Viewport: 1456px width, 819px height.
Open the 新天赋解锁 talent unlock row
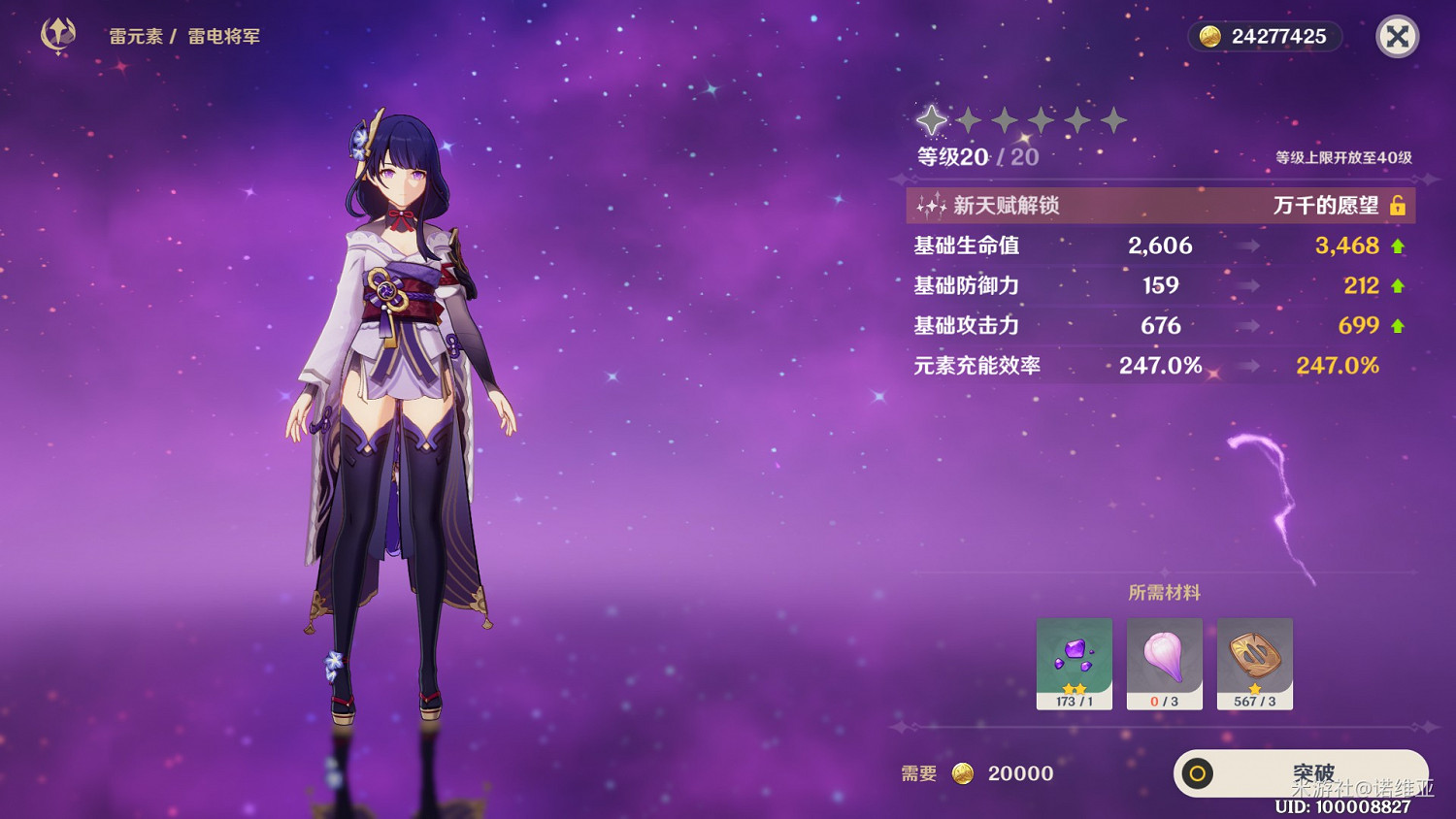tap(1160, 206)
